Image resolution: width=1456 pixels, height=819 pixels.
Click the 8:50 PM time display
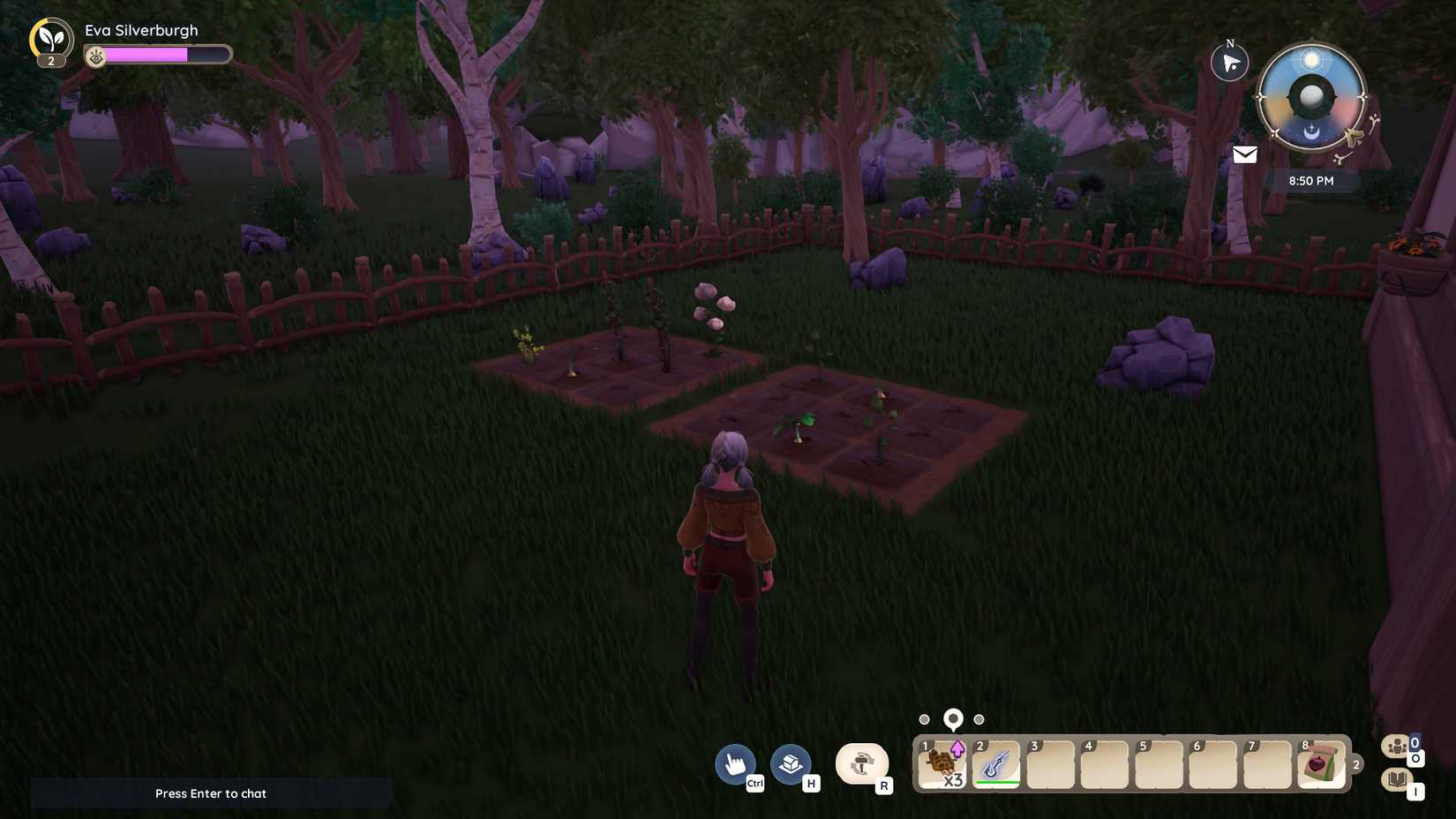click(x=1310, y=181)
